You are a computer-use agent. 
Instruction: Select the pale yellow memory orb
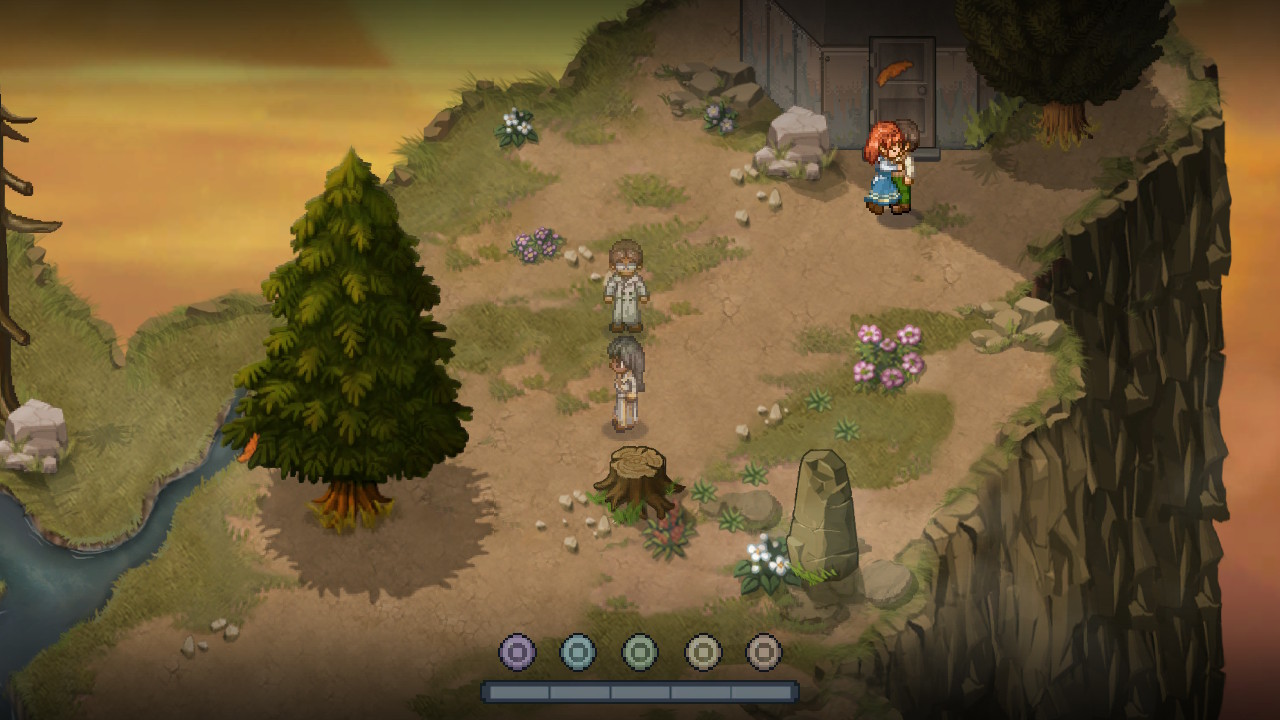702,653
